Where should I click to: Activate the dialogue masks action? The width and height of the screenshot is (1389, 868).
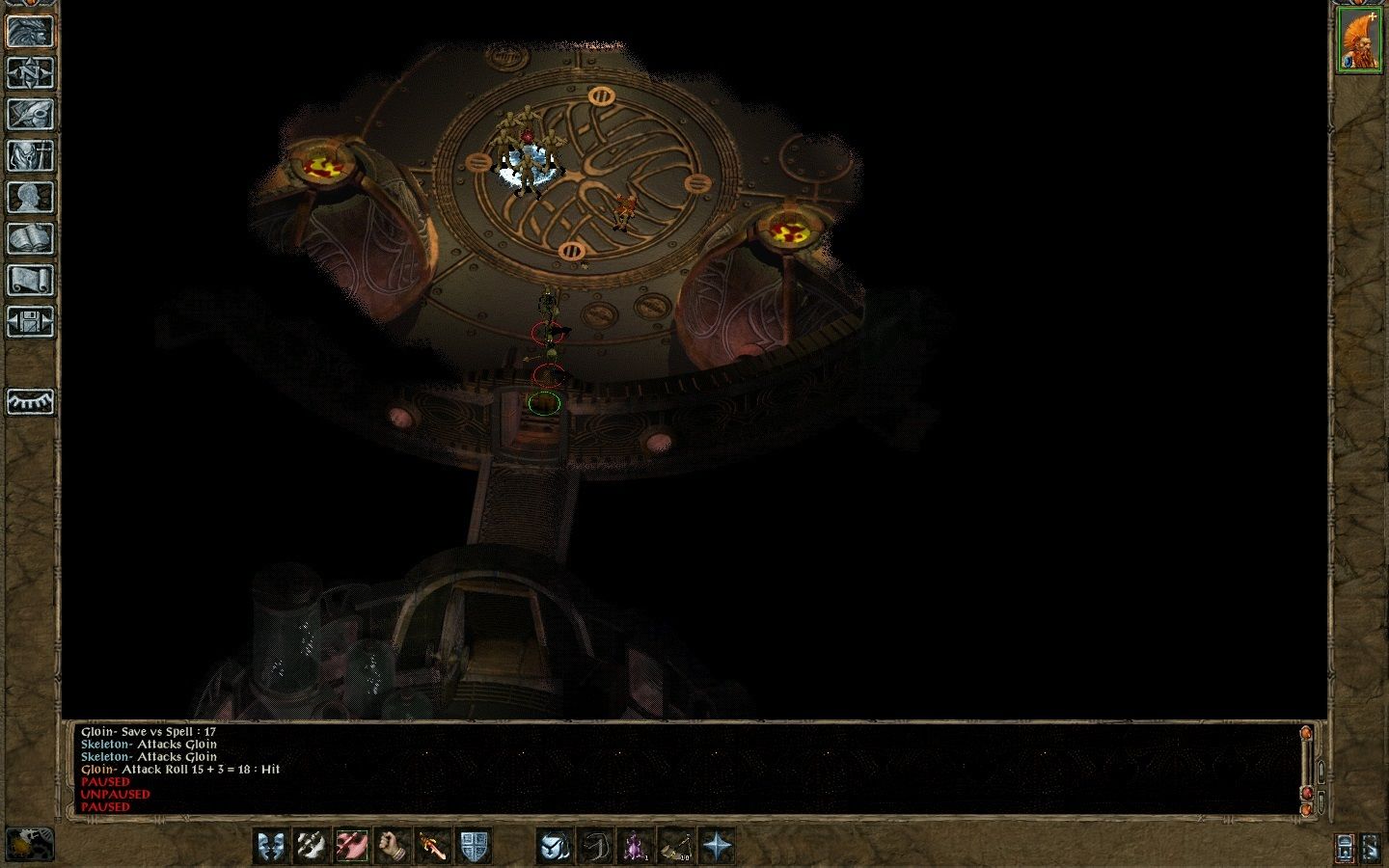tap(273, 846)
